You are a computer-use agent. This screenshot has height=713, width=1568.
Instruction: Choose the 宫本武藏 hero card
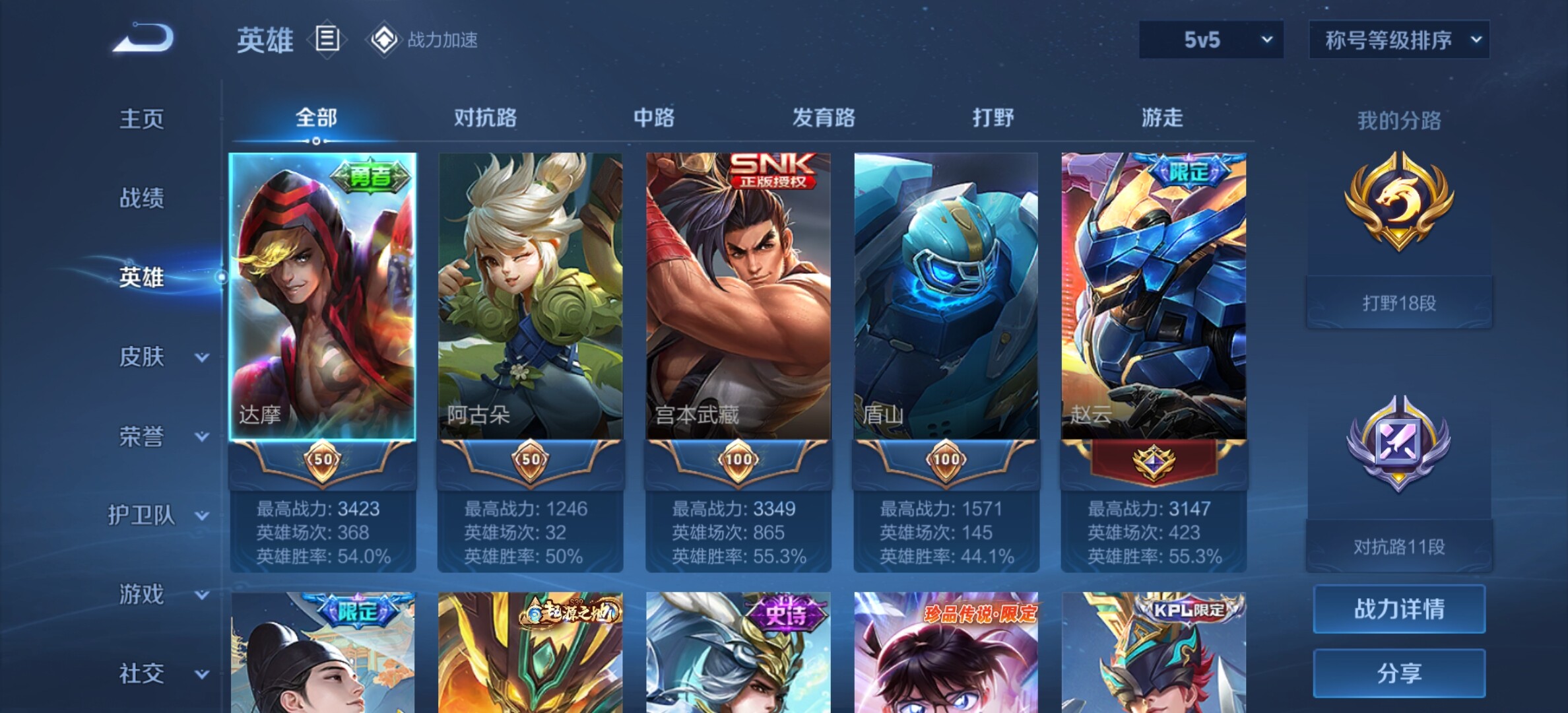738,297
